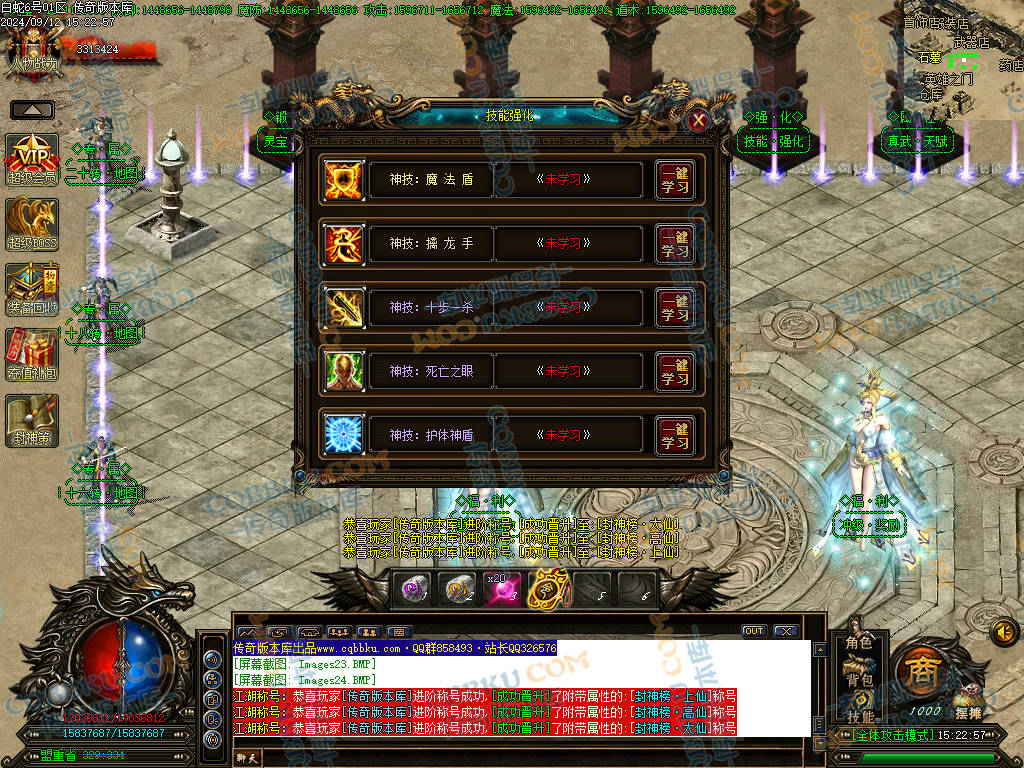
Task: Open the 角色 character sheet
Action: pos(859,643)
